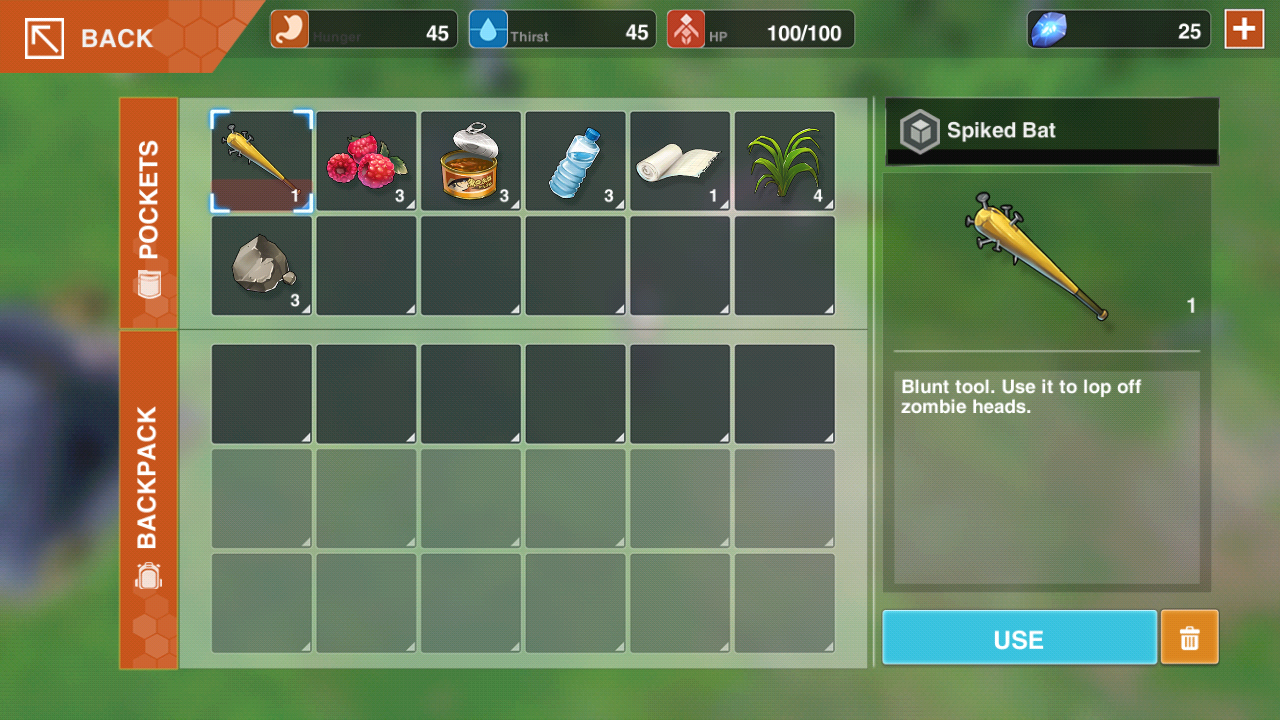
Task: Choose the raspberries slot
Action: click(x=366, y=161)
